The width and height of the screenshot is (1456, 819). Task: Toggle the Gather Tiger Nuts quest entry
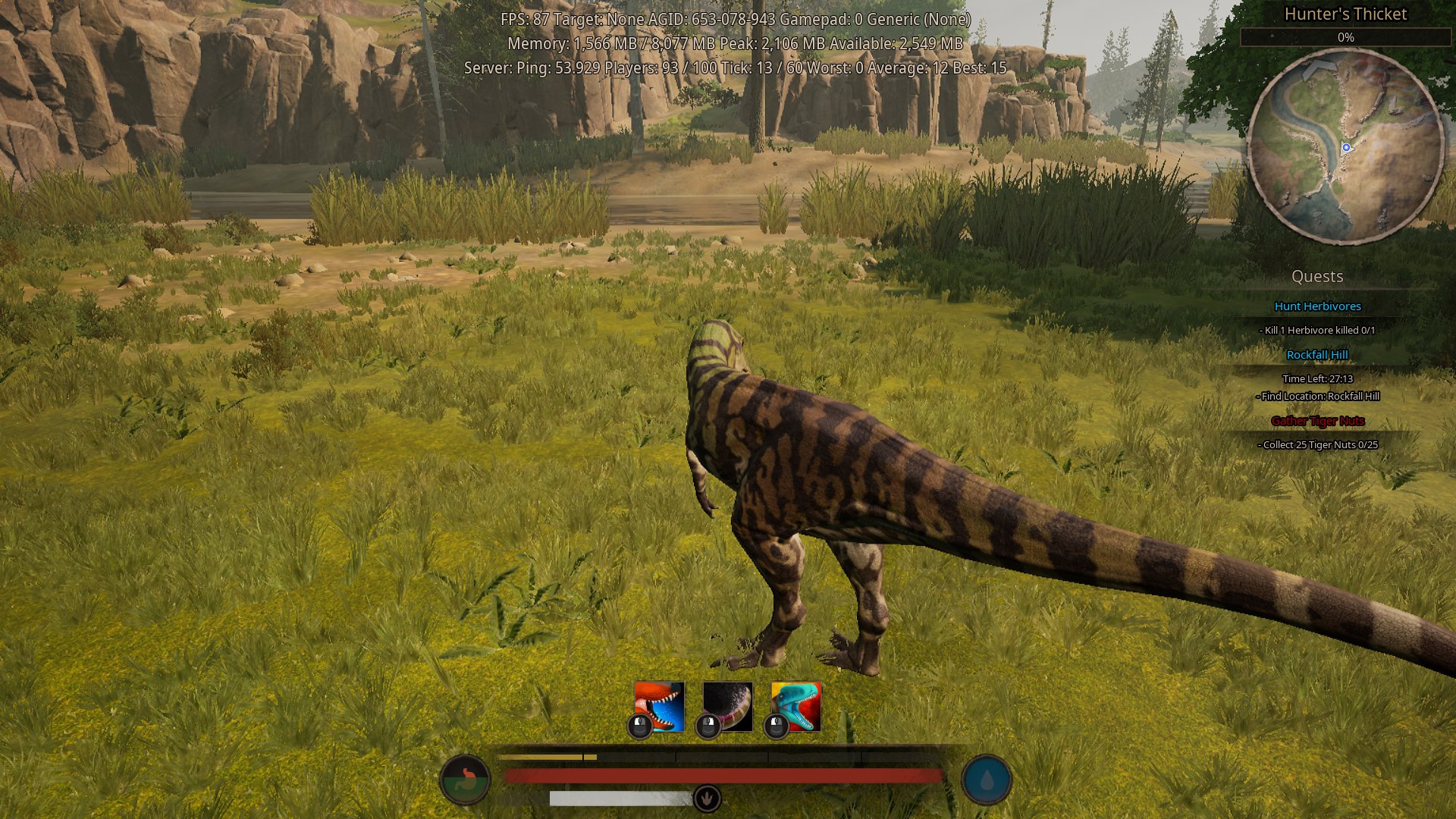pyautogui.click(x=1317, y=421)
